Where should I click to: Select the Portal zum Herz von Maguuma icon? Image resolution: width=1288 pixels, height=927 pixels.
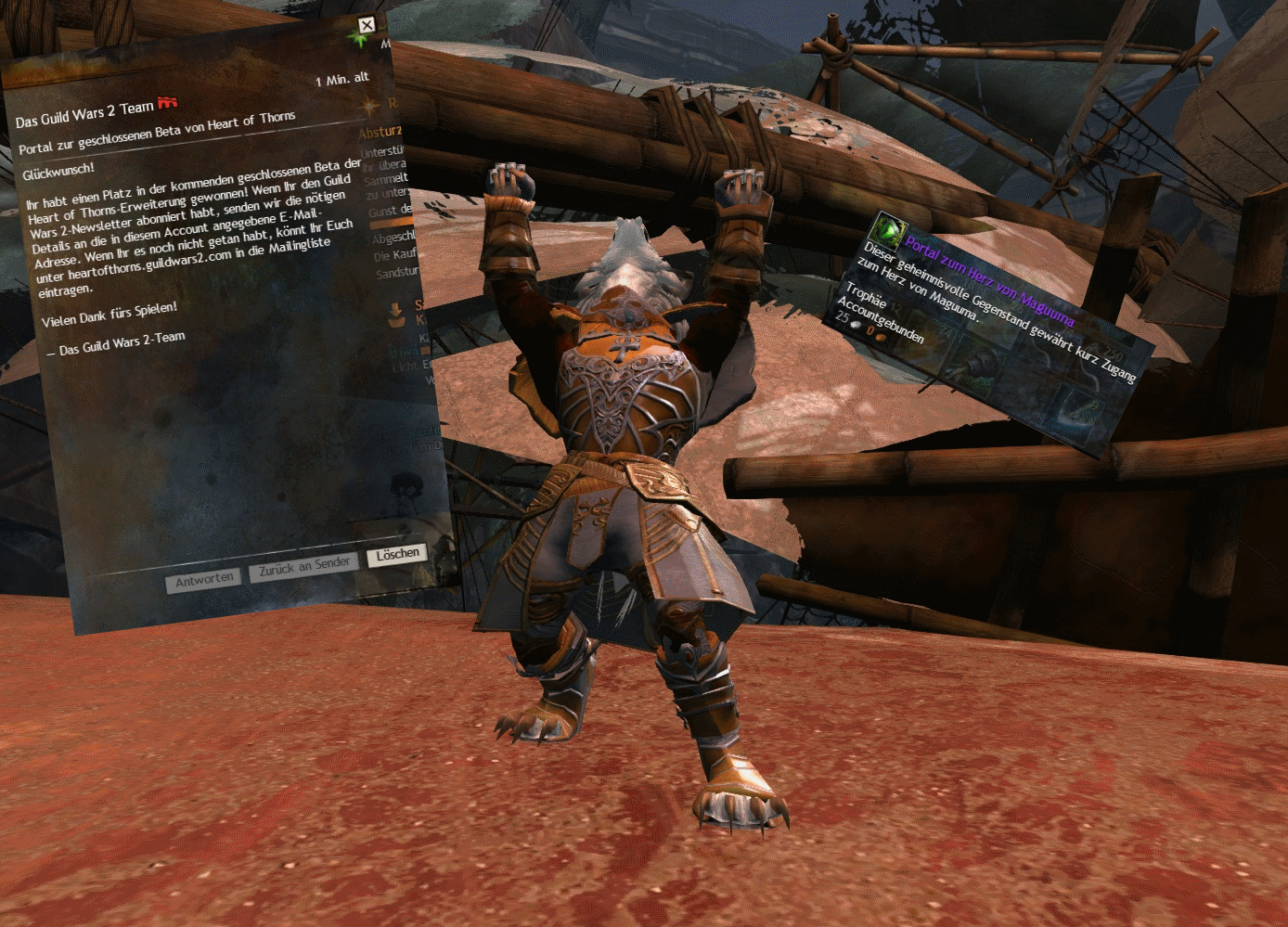(x=887, y=227)
